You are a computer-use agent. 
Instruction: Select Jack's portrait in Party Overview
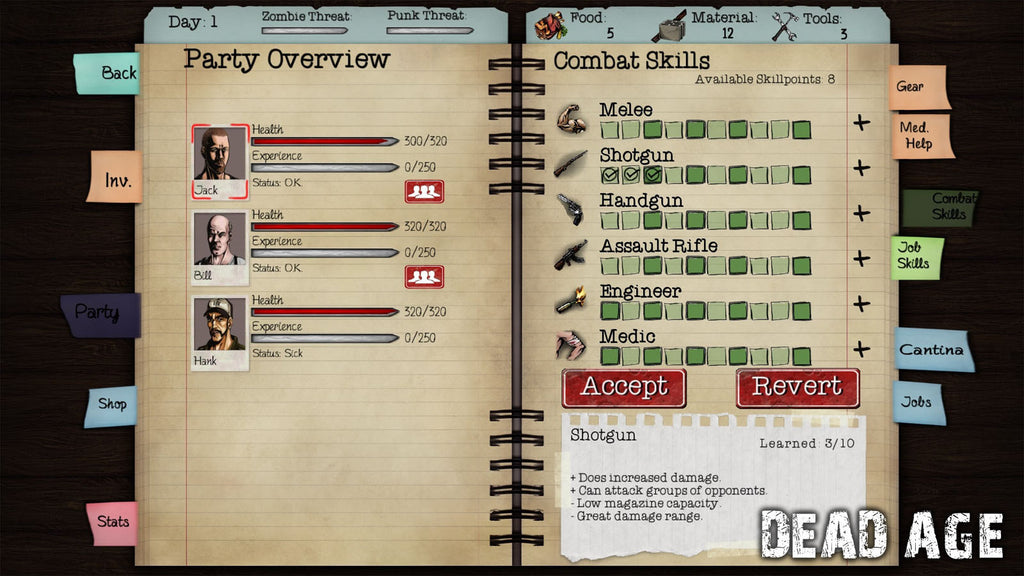pyautogui.click(x=220, y=156)
